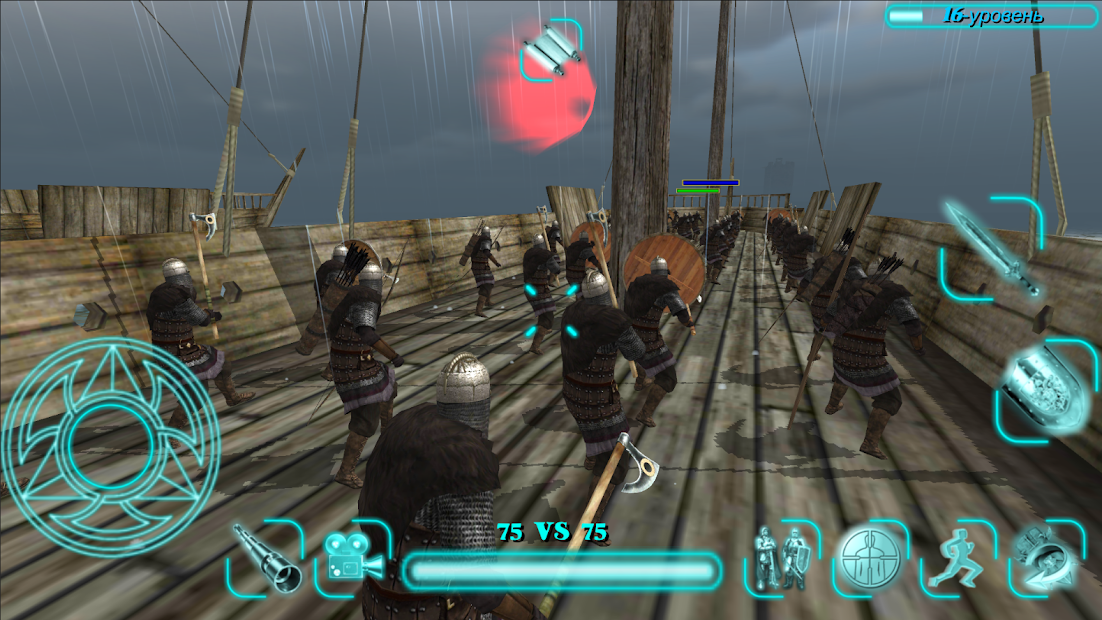The height and width of the screenshot is (620, 1102).
Task: Tap the sword attack button
Action: [993, 248]
